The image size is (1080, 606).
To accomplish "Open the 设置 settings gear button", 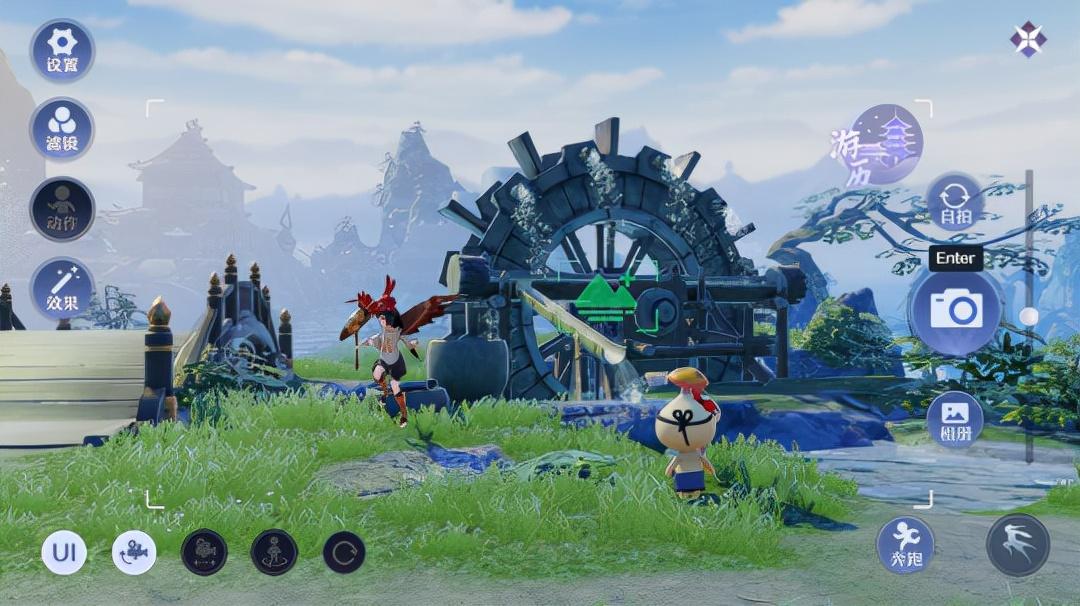I will pos(62,50).
